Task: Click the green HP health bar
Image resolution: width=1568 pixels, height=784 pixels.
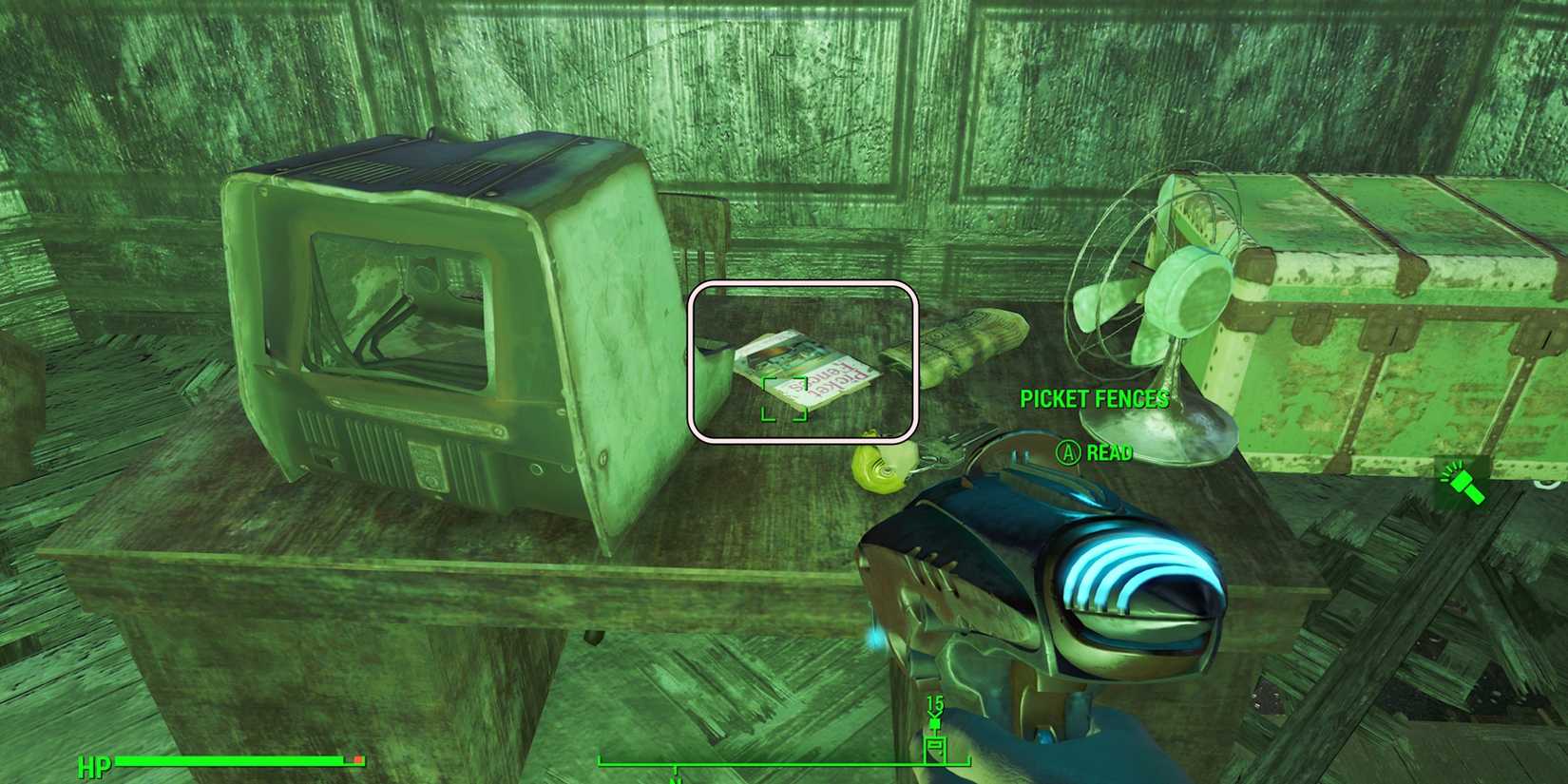Action: (238, 762)
